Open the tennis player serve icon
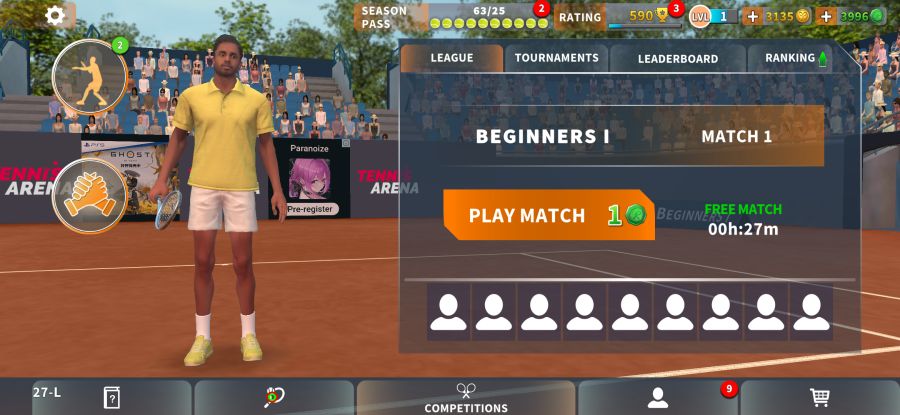The height and width of the screenshot is (415, 900). [x=90, y=76]
